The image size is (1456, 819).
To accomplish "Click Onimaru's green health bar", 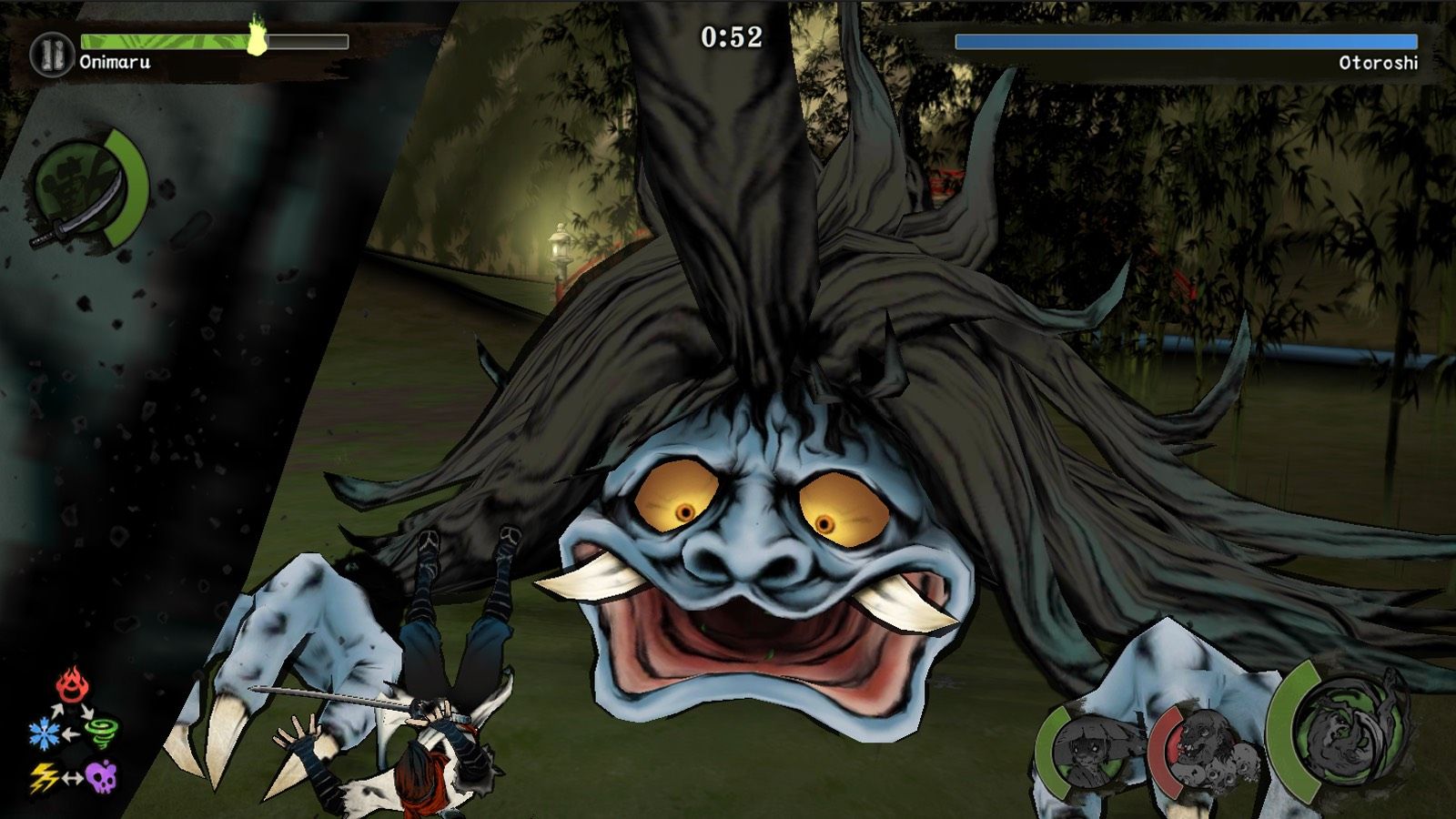I will tap(164, 40).
